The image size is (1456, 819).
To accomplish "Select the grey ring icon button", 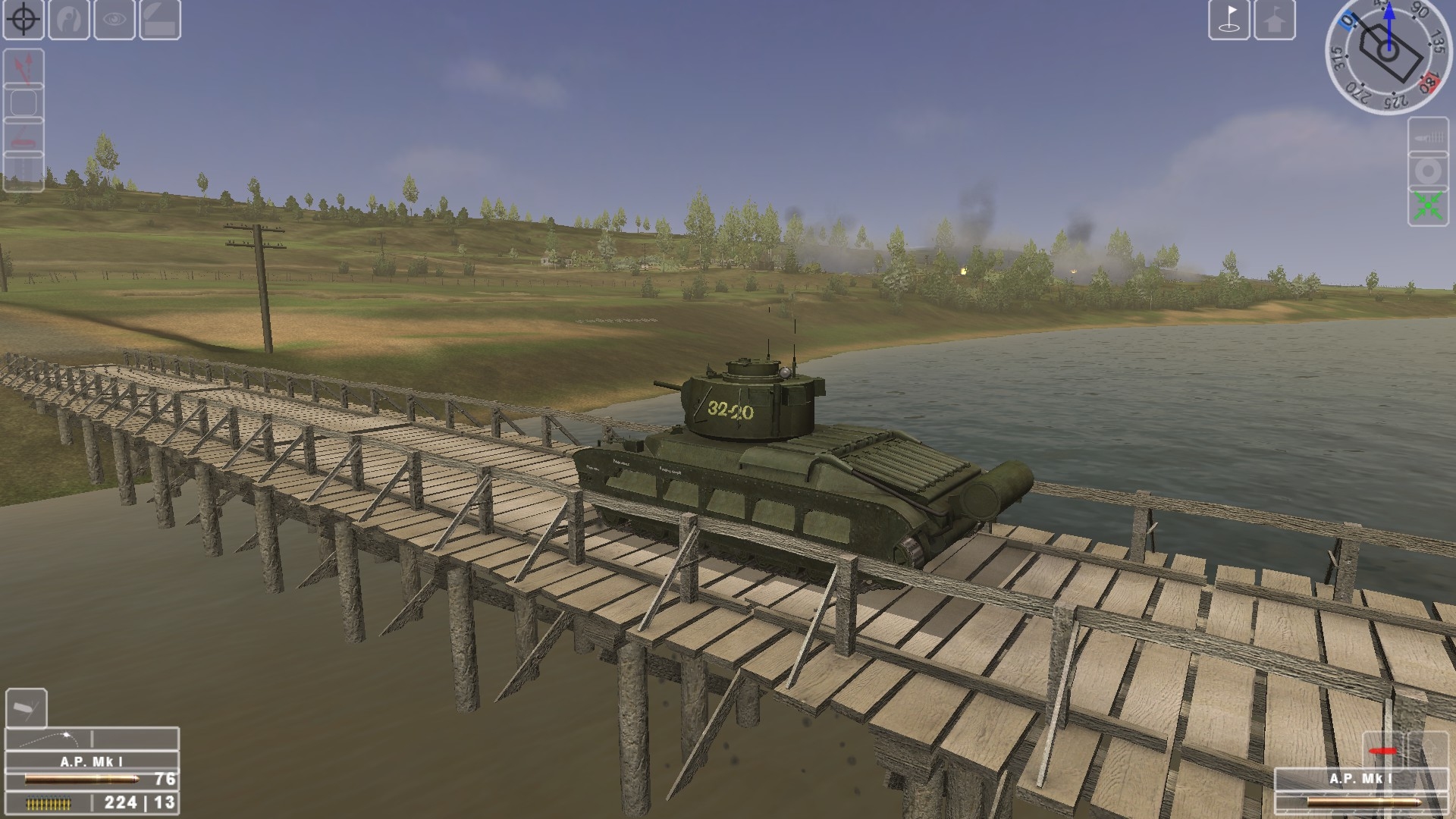I will pos(1428,172).
